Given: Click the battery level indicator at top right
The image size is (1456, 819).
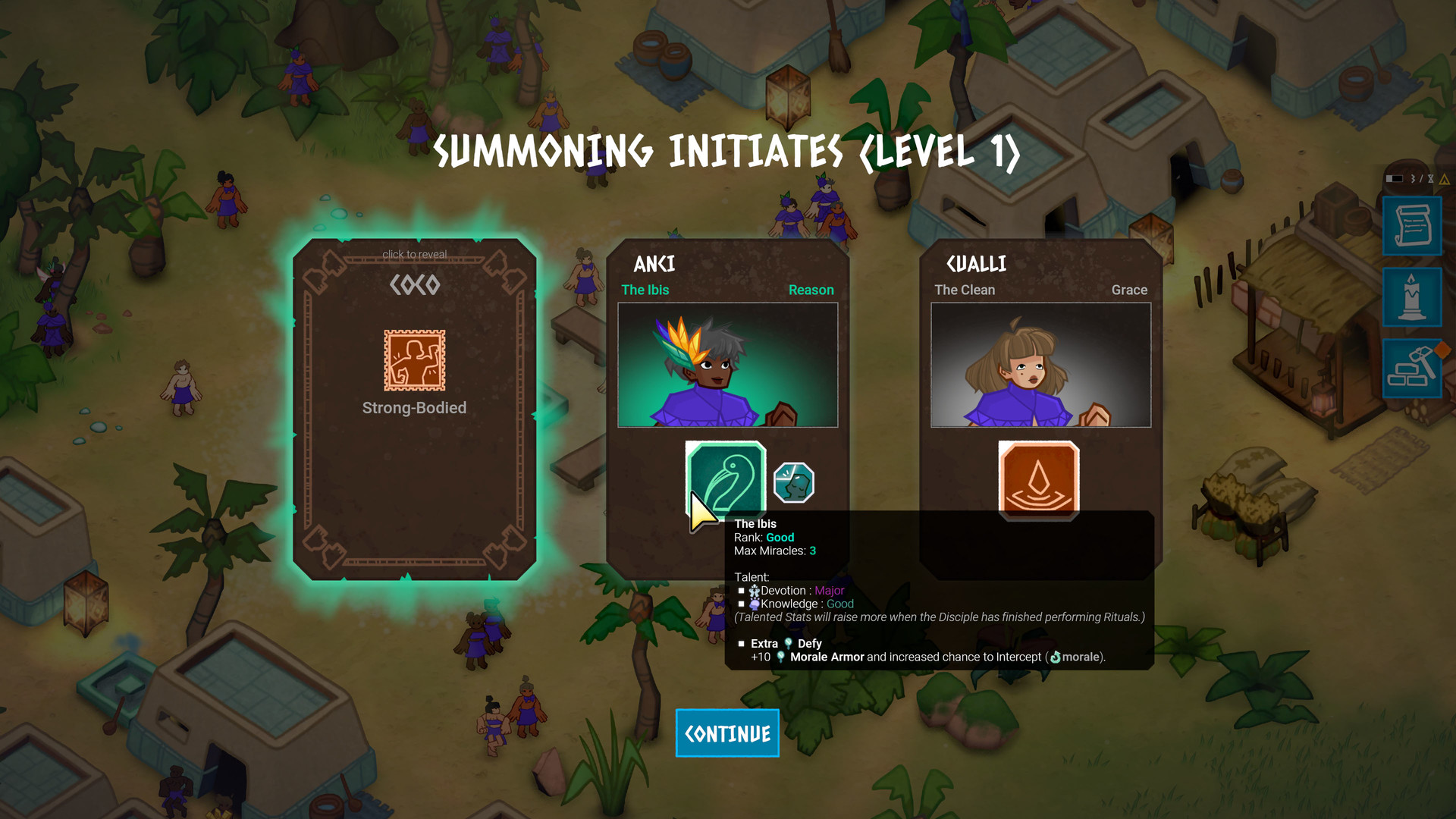Looking at the screenshot, I should (1395, 179).
